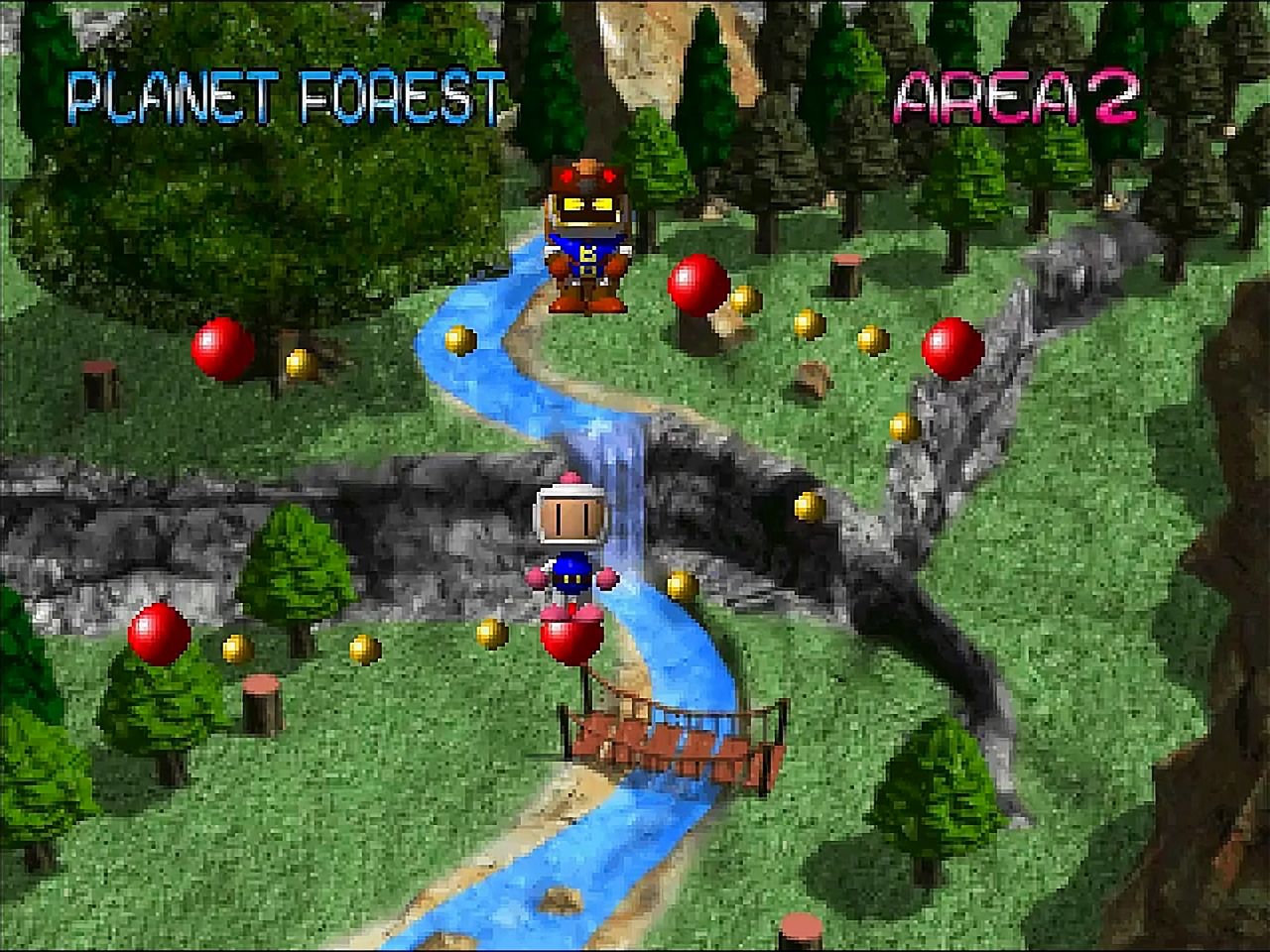
Task: Click the red balloon on the far right ledge
Action: tap(952, 347)
